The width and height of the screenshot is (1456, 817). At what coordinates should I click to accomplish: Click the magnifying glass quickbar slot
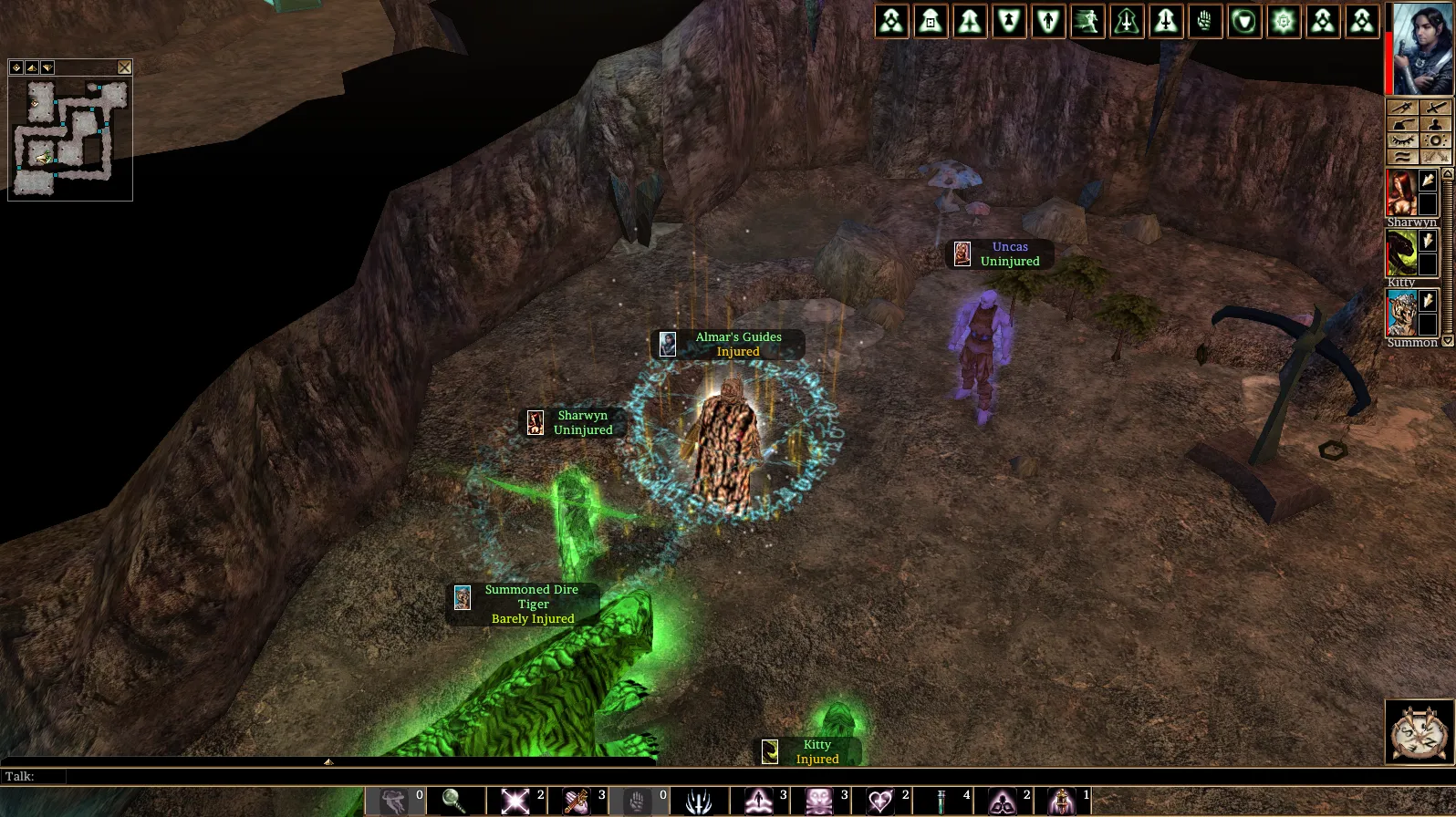[x=454, y=801]
